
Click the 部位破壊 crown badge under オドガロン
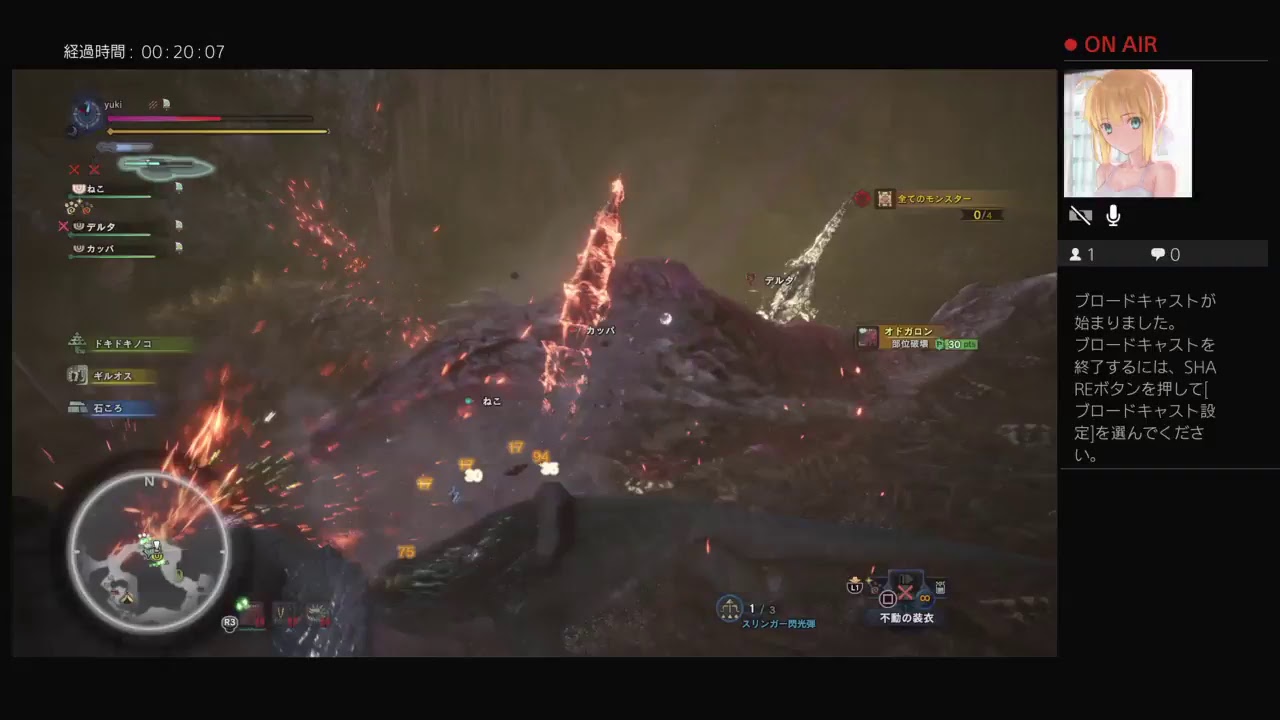[x=941, y=343]
